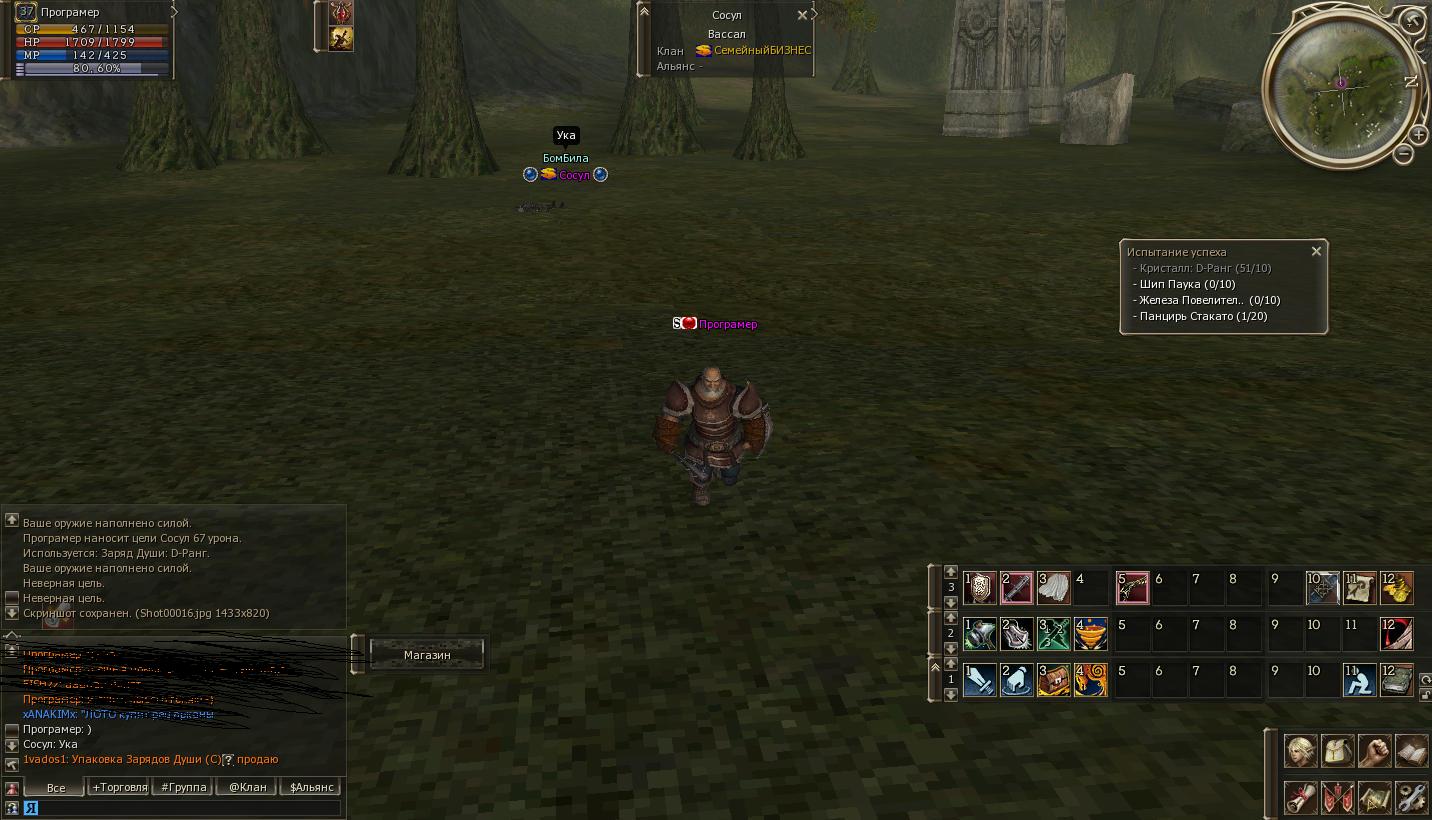
Task: Open the inventory backpack icon
Action: [1338, 750]
